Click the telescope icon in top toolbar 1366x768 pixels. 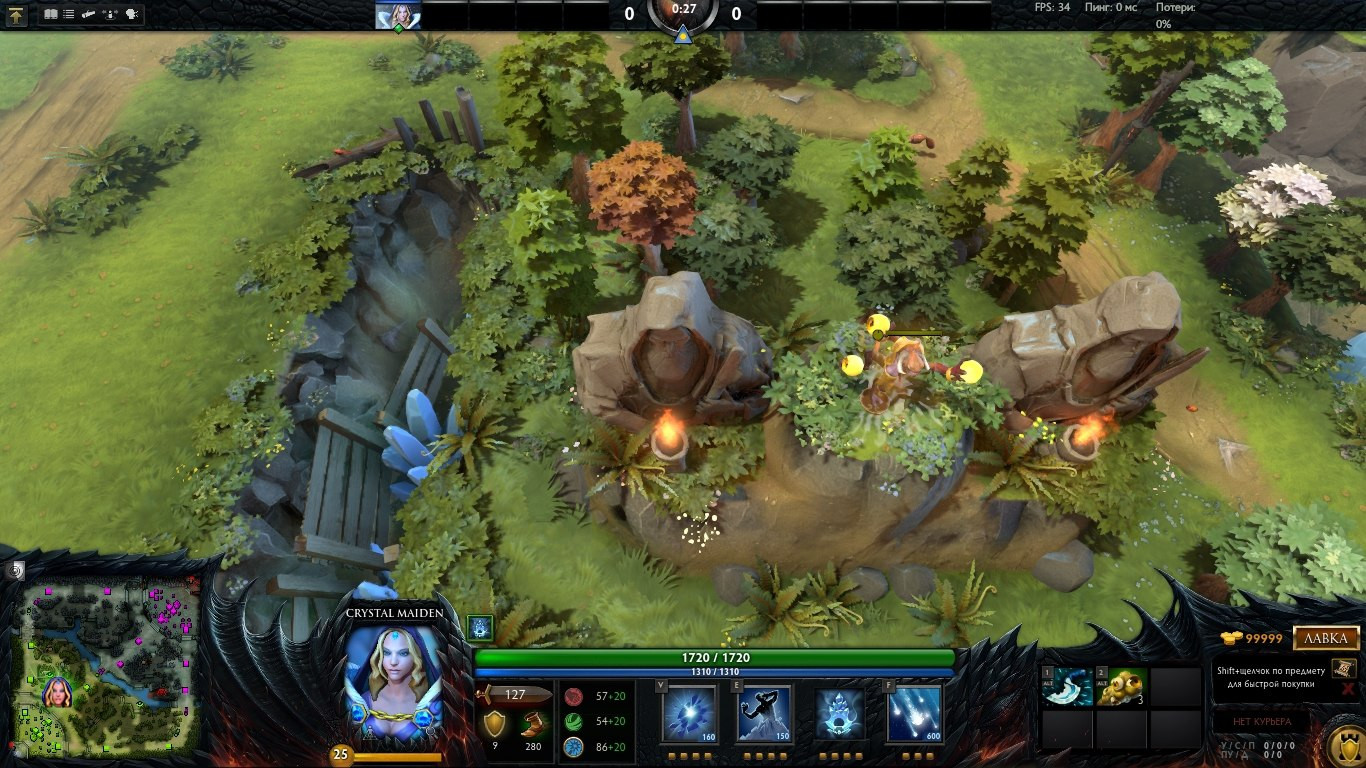point(89,15)
